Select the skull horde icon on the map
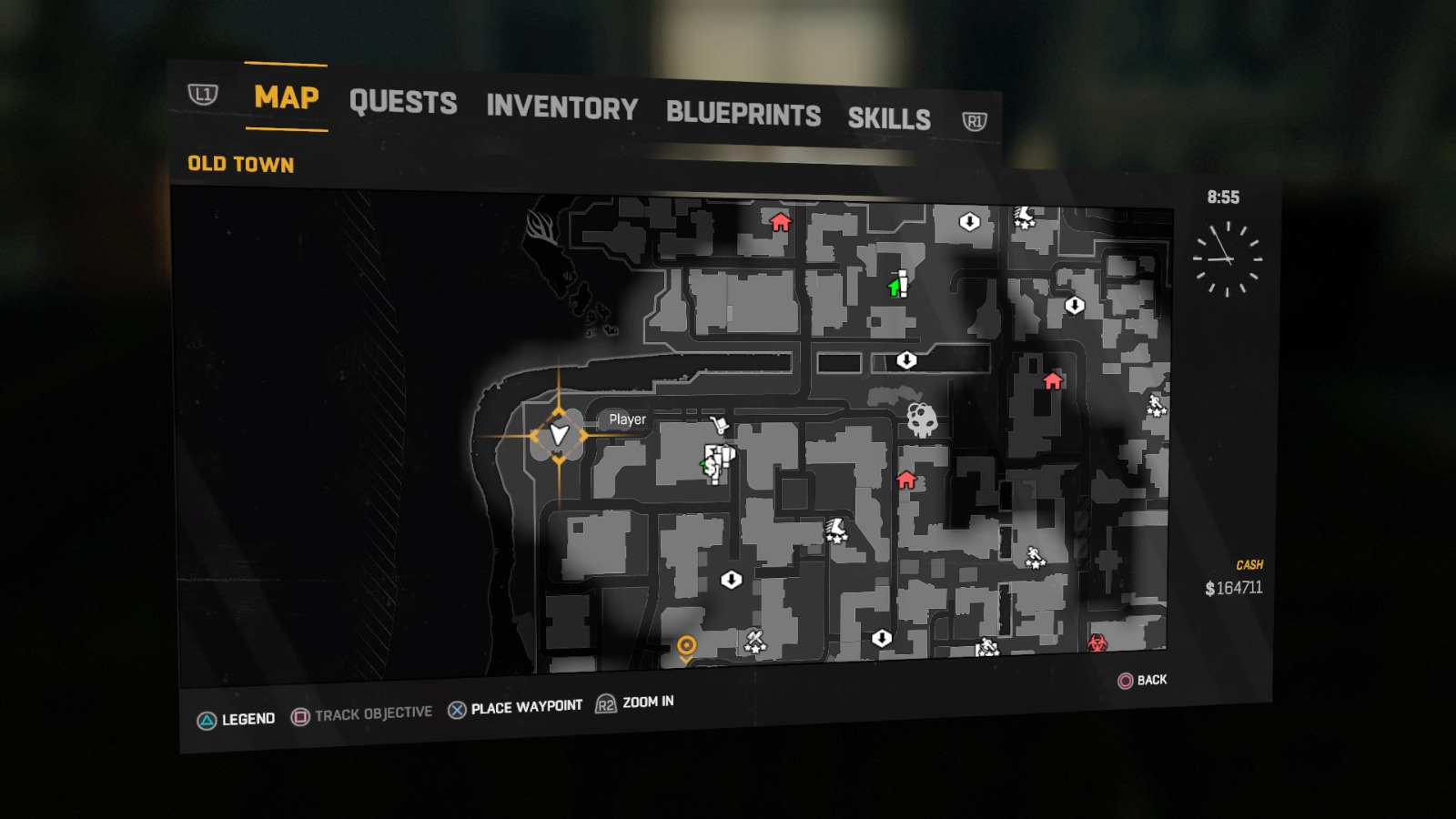The height and width of the screenshot is (819, 1456). [922, 420]
